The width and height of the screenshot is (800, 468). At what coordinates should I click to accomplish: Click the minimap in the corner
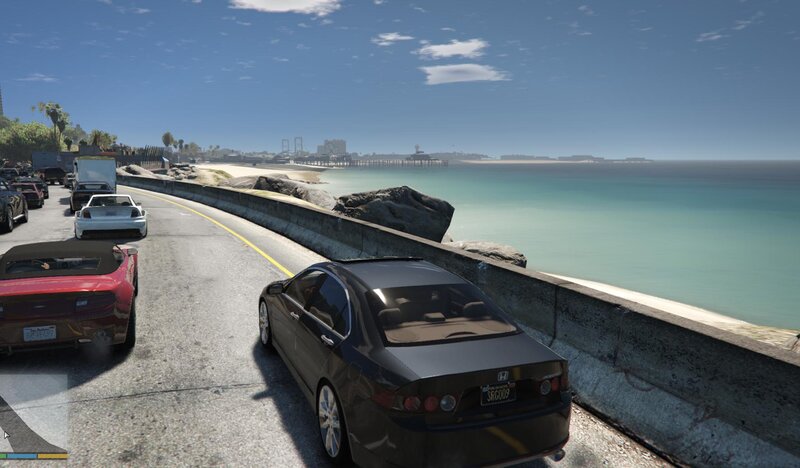33,415
